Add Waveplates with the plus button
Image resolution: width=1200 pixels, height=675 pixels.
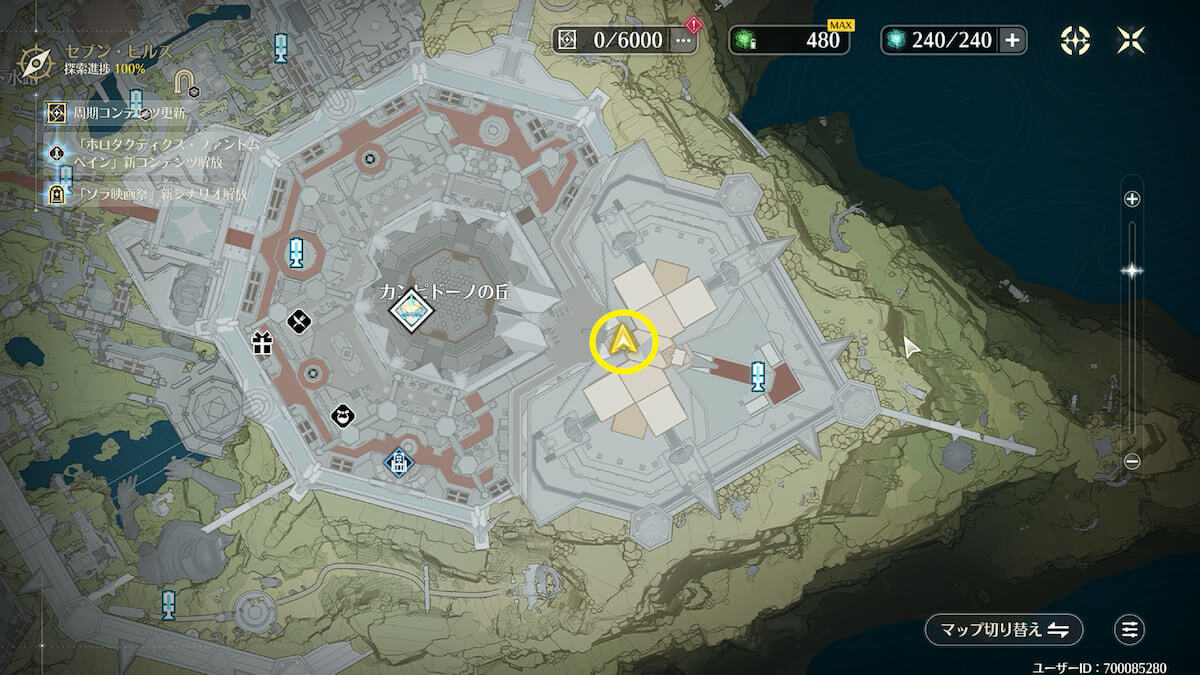[x=1012, y=40]
